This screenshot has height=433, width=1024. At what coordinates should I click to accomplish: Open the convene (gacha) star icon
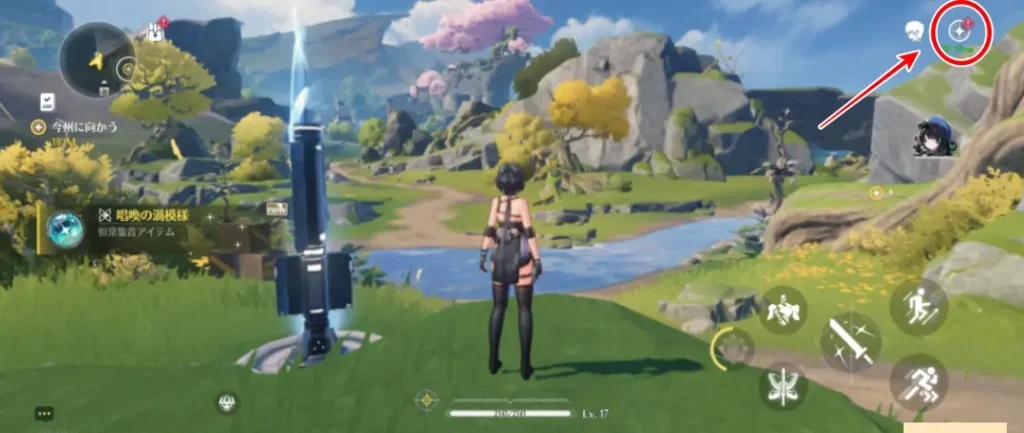point(960,31)
